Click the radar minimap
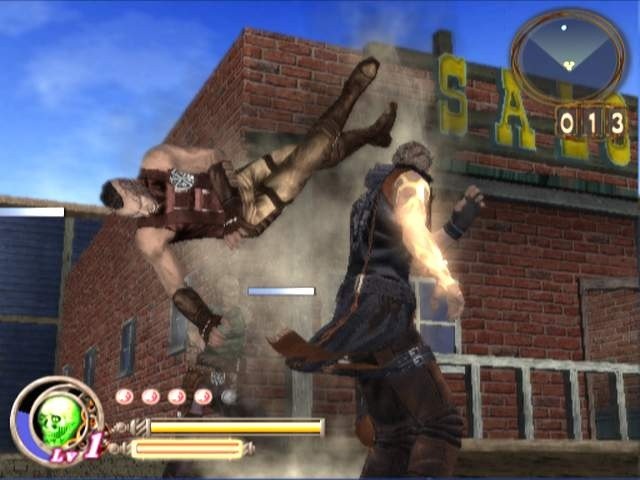Viewport: 640px width, 480px height. click(568, 53)
